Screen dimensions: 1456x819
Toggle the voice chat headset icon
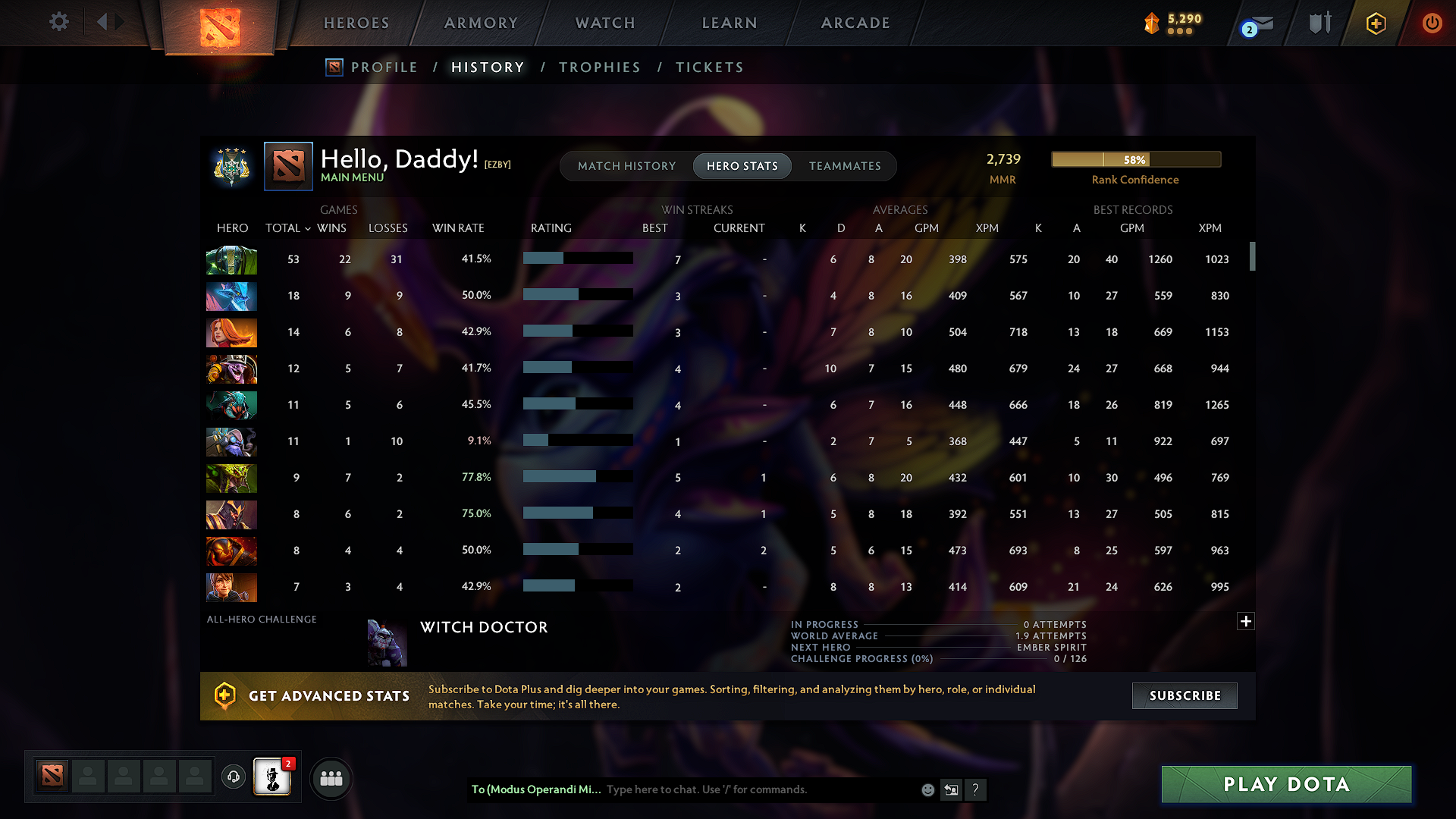233,777
